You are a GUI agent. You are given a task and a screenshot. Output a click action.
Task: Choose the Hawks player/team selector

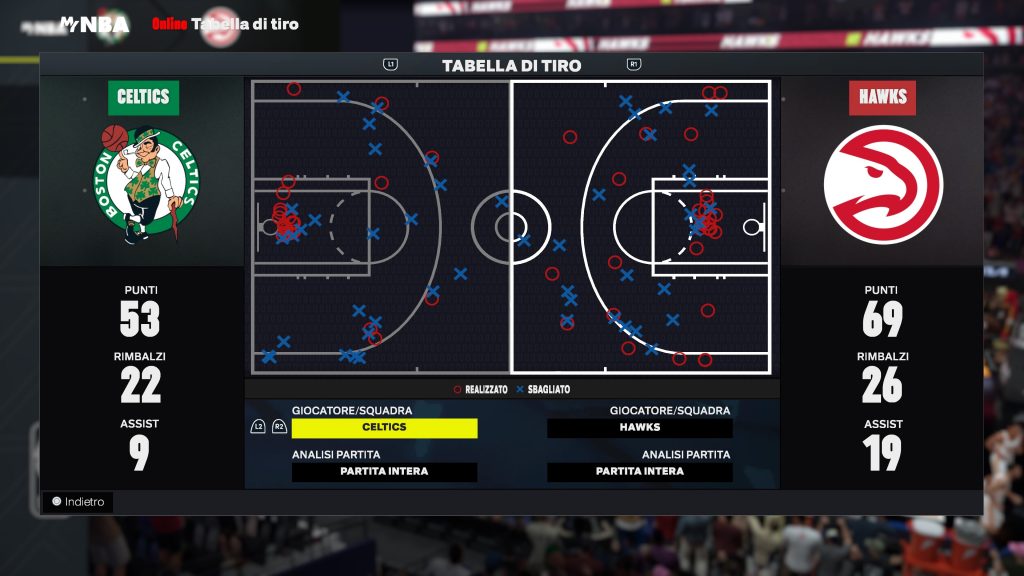(x=640, y=428)
